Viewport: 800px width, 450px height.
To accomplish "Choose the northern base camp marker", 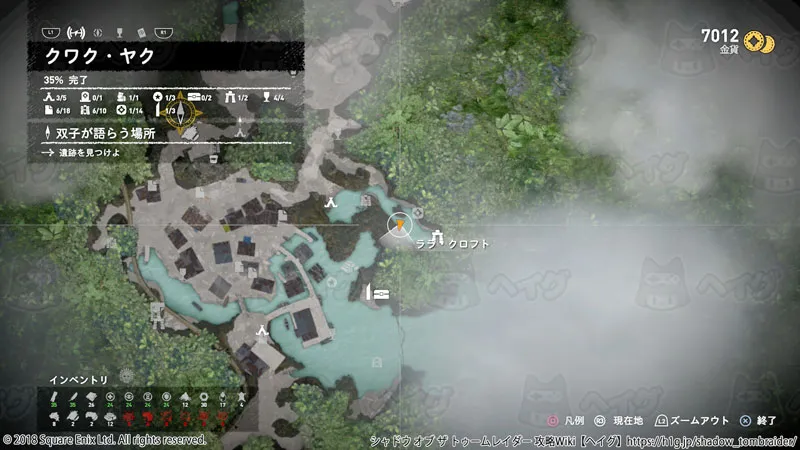I will (330, 201).
